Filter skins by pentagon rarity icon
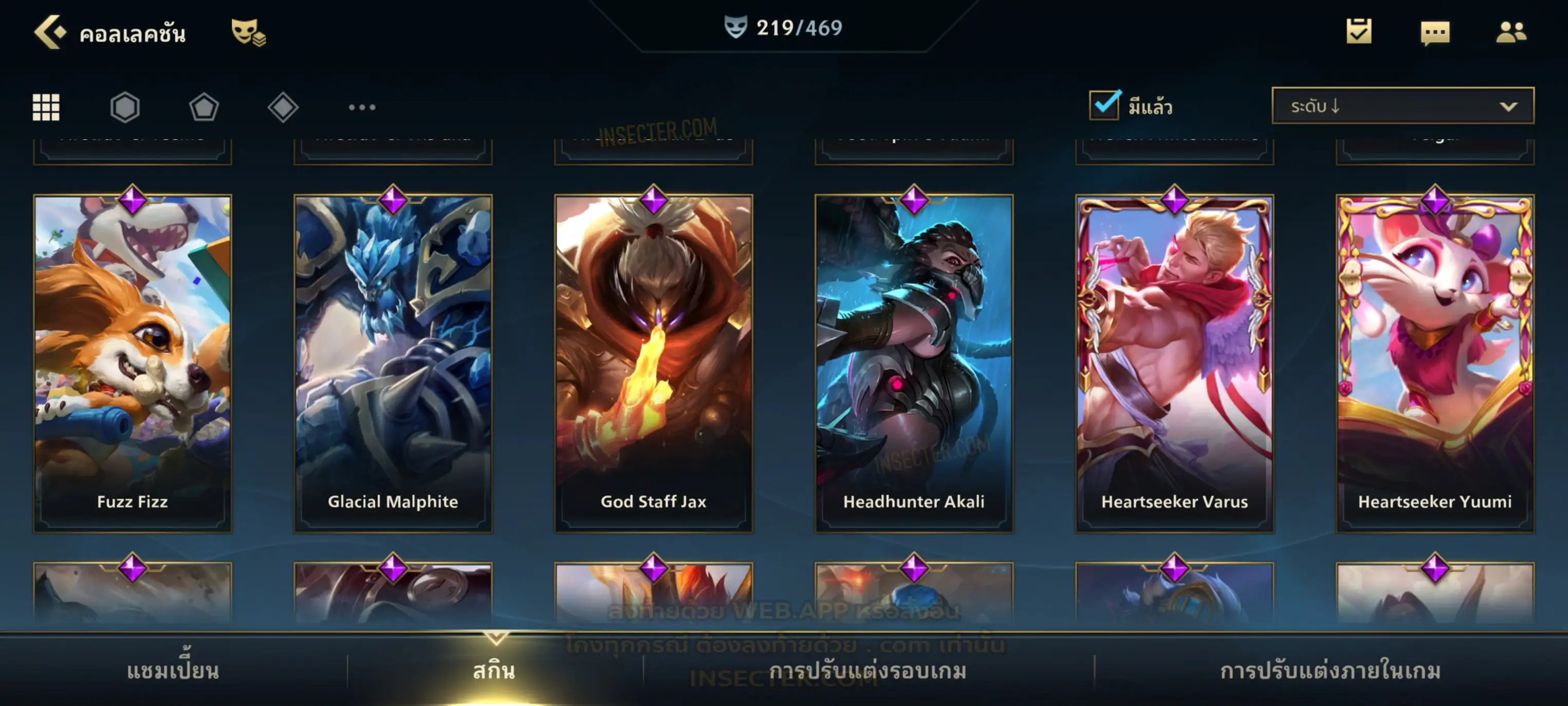Viewport: 1568px width, 706px height. [204, 107]
